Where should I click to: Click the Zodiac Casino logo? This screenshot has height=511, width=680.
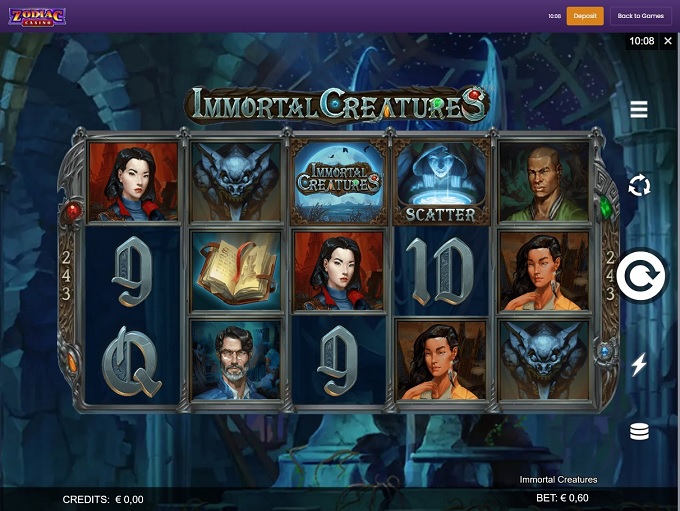(x=37, y=16)
